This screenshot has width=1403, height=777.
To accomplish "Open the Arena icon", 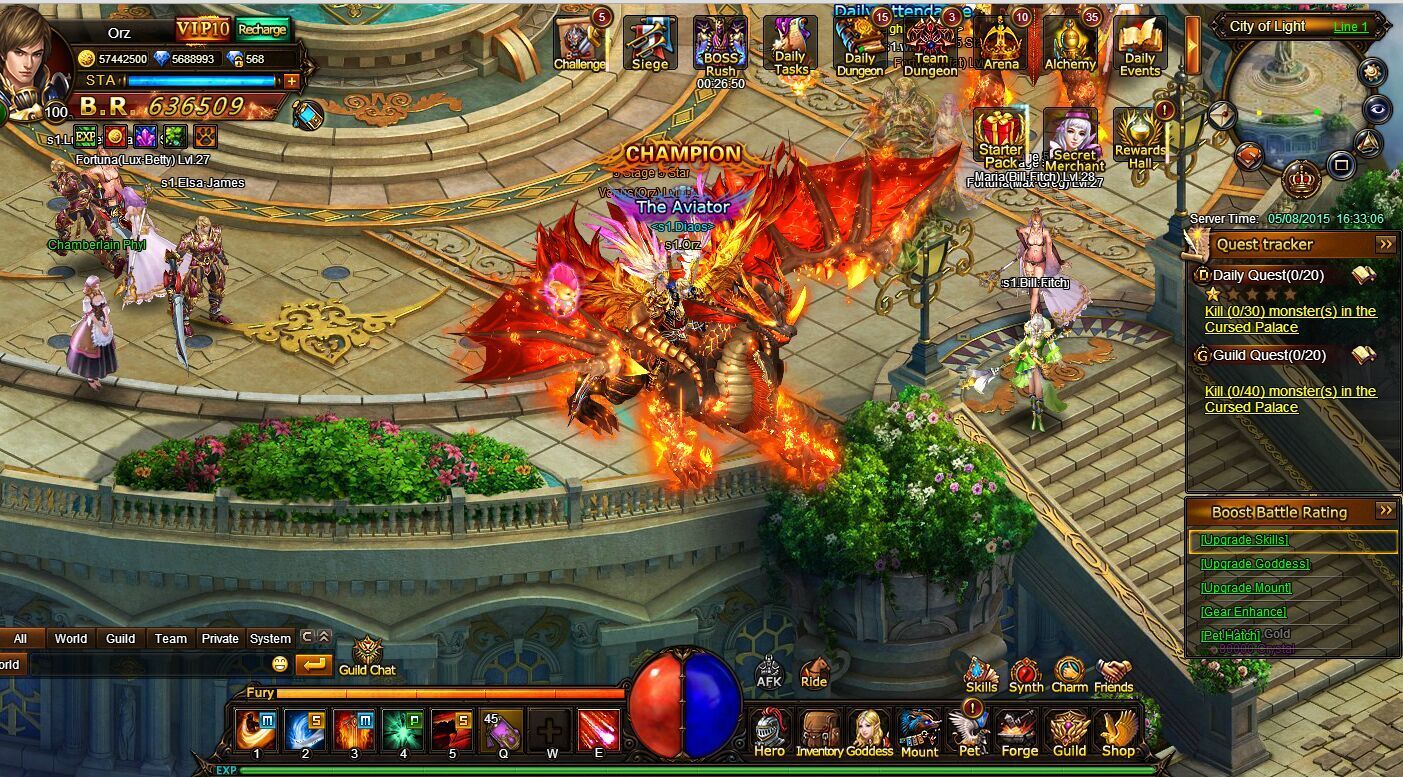I will pos(1001,43).
